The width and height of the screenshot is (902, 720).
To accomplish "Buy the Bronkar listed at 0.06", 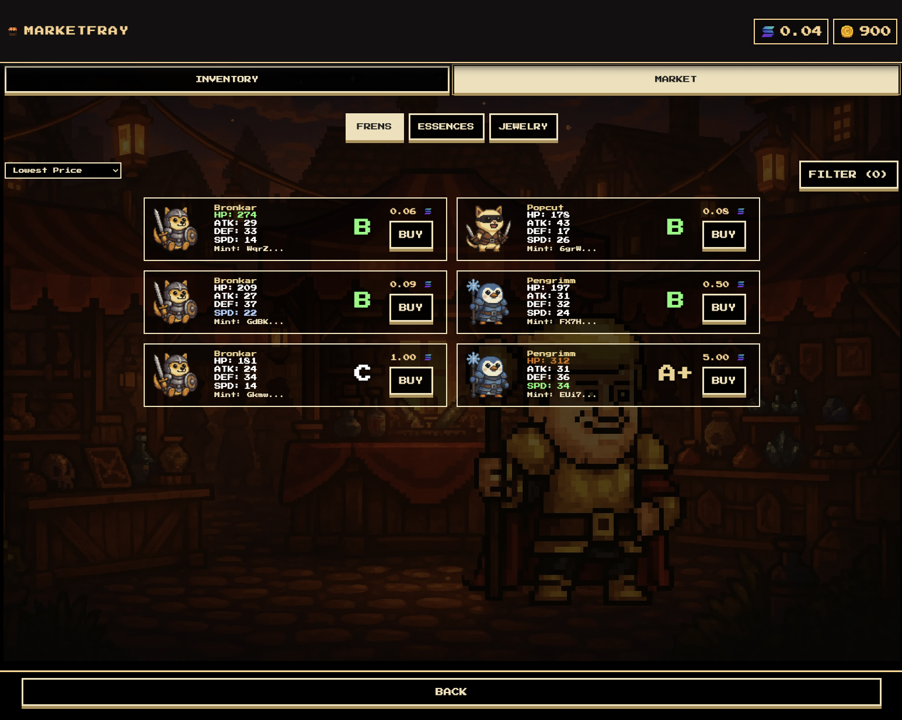I will pyautogui.click(x=410, y=235).
